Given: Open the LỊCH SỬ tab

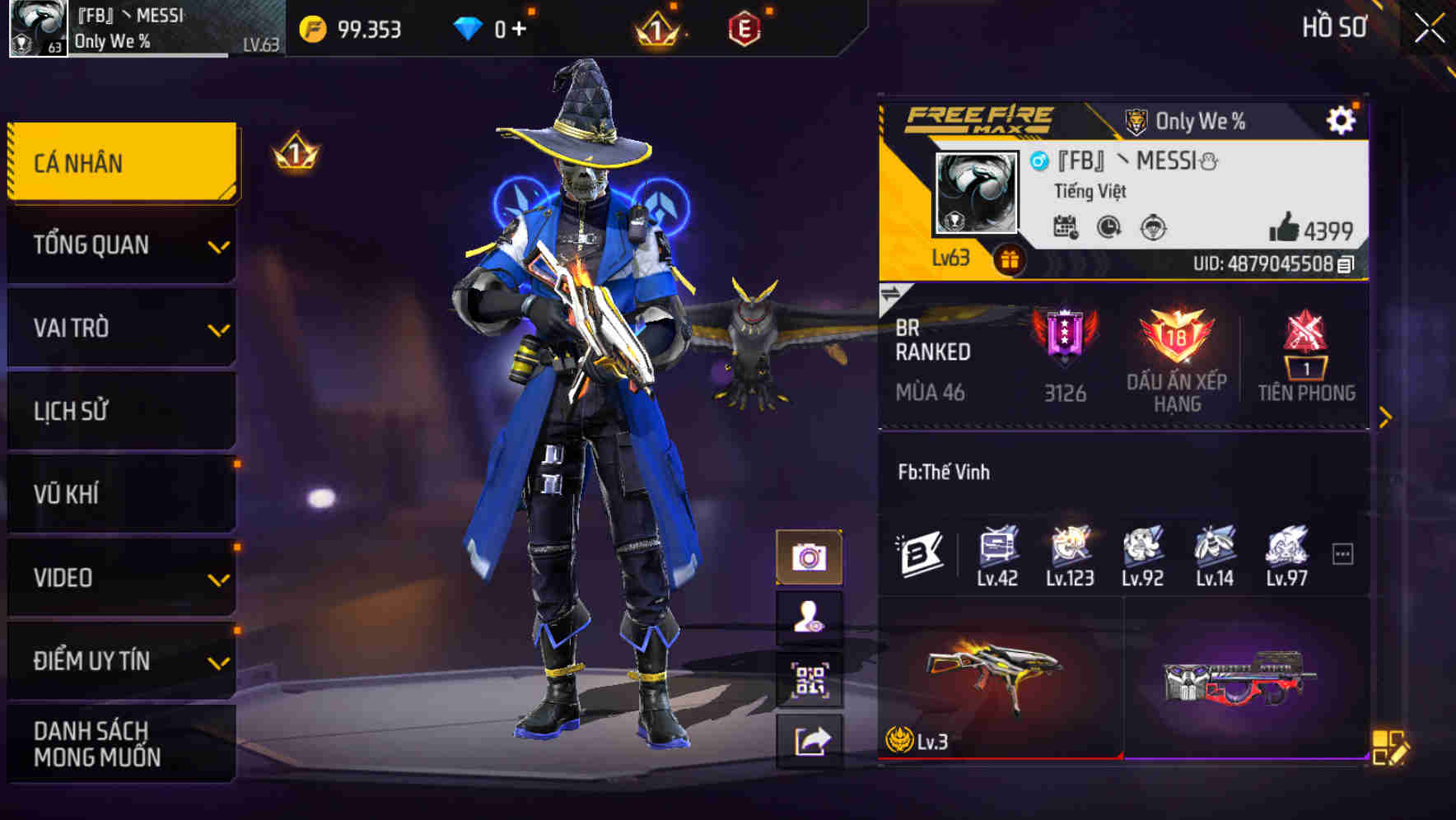Looking at the screenshot, I should coord(120,410).
